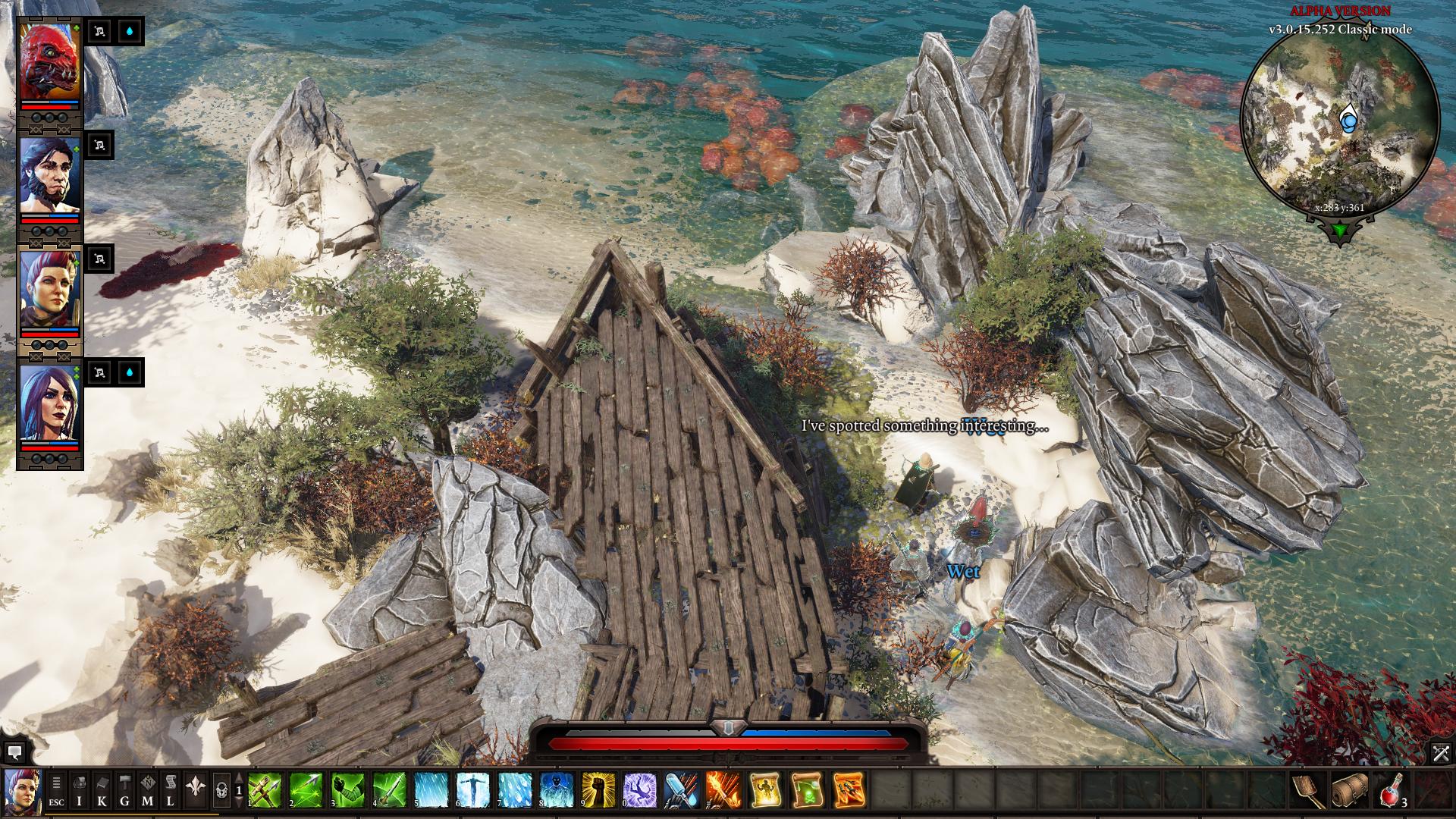This screenshot has width=1456, height=819.
Task: Open the crafting hammer G button
Action: point(125,790)
